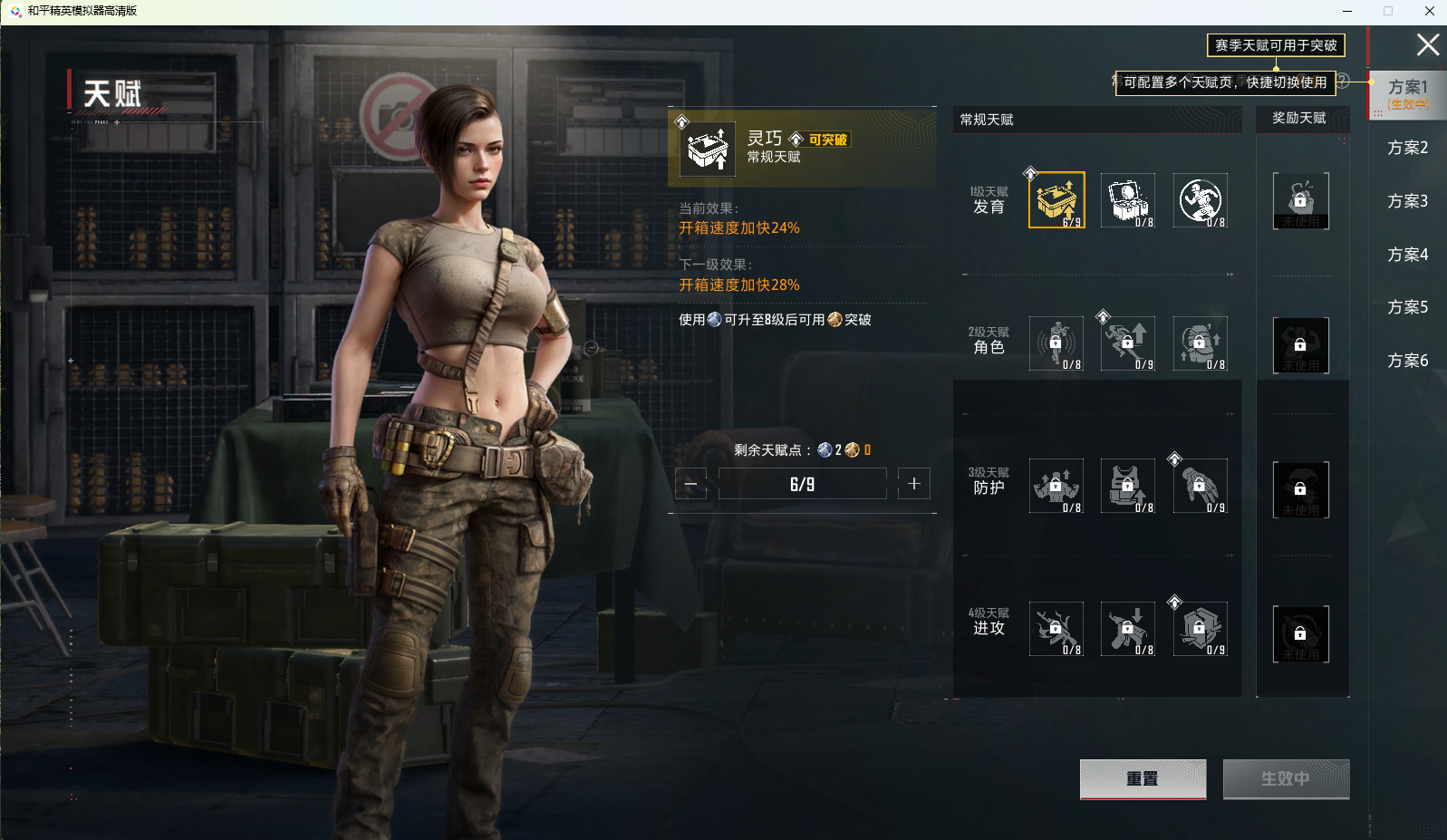
Task: Decrease talent level with the minus button
Action: pyautogui.click(x=690, y=484)
